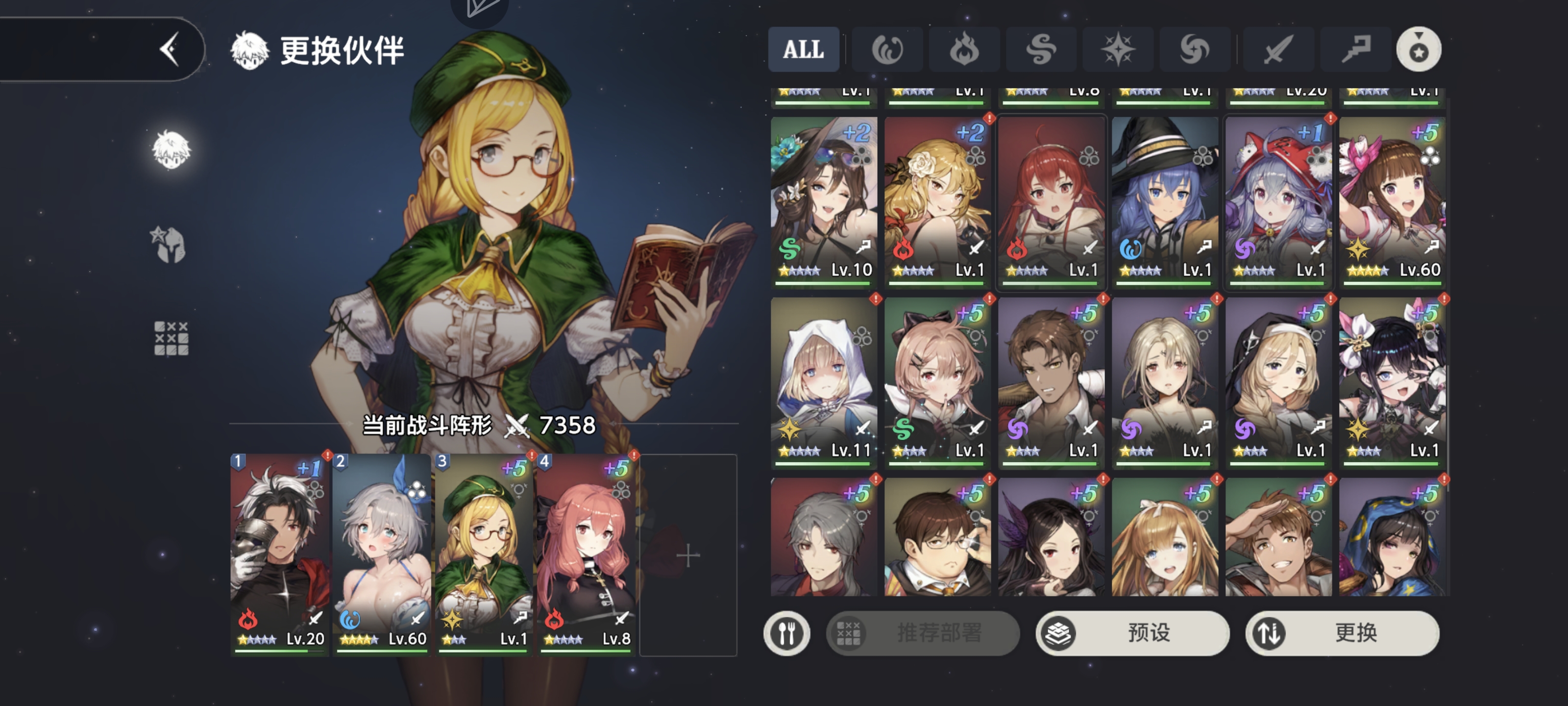Open the formation grid side tab
The height and width of the screenshot is (706, 1568).
coord(171,339)
